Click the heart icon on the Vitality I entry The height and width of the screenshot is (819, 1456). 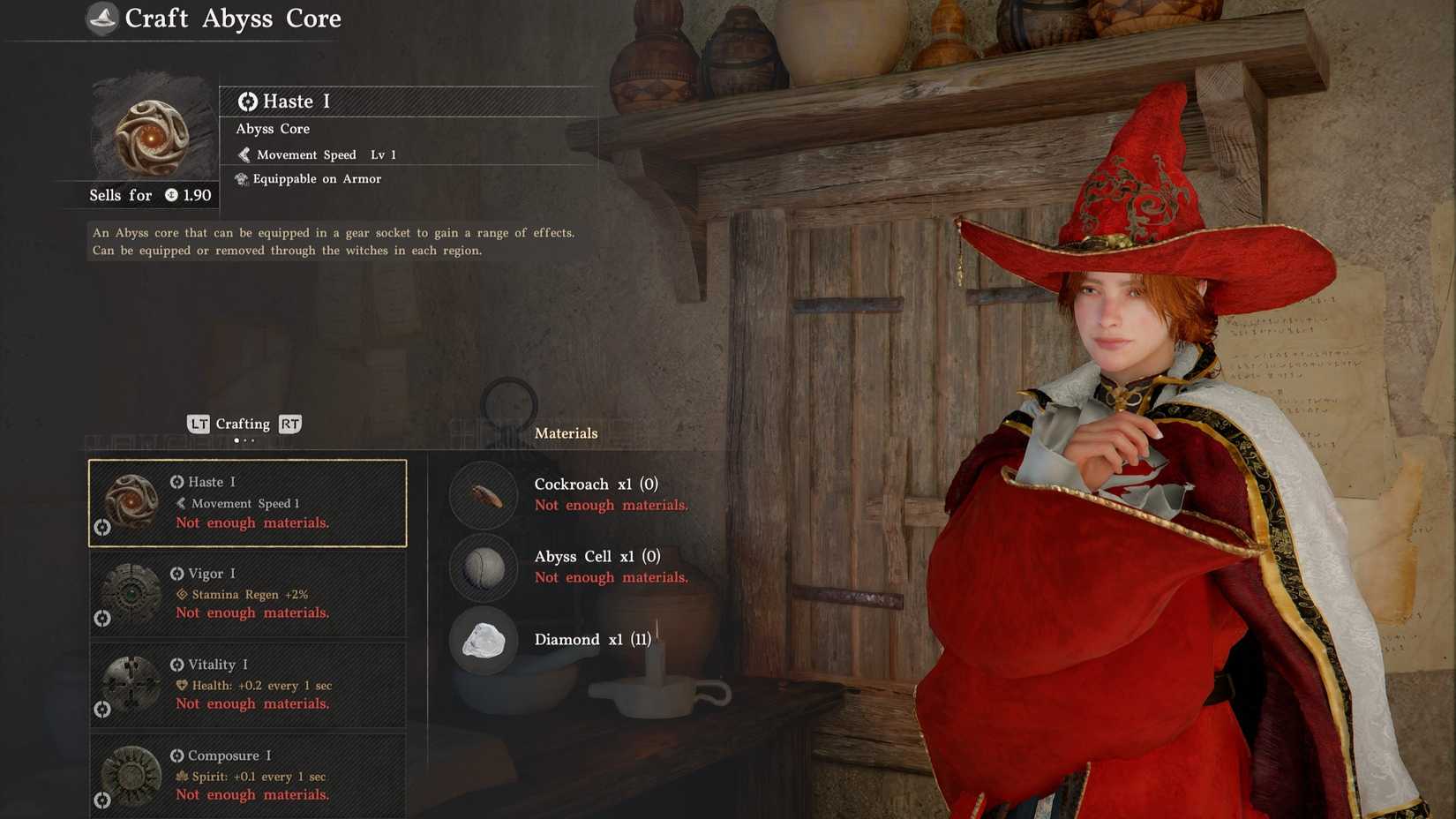pos(182,686)
